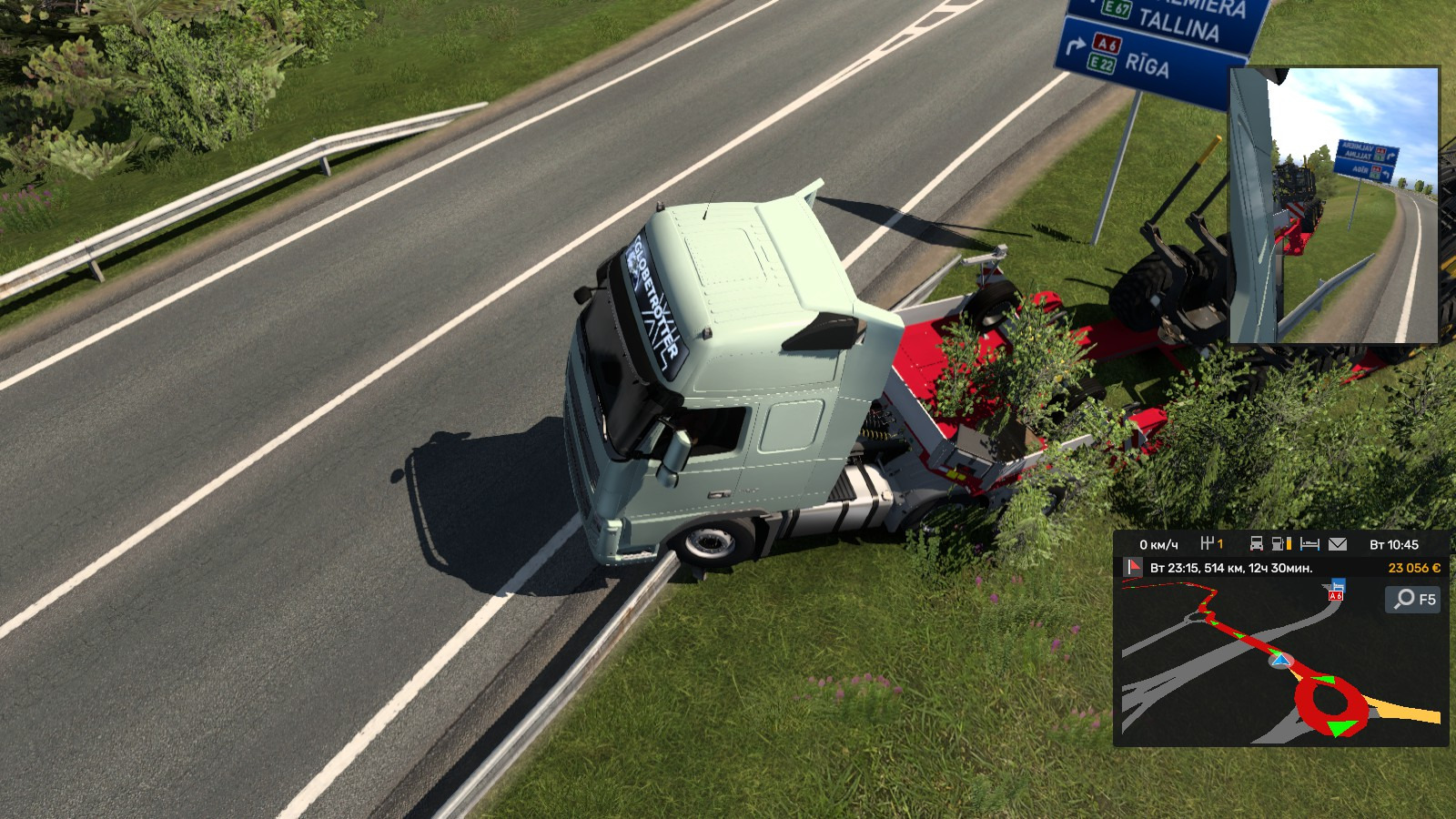Show truck damage via the truck icon
The image size is (1456, 819).
click(x=1256, y=544)
